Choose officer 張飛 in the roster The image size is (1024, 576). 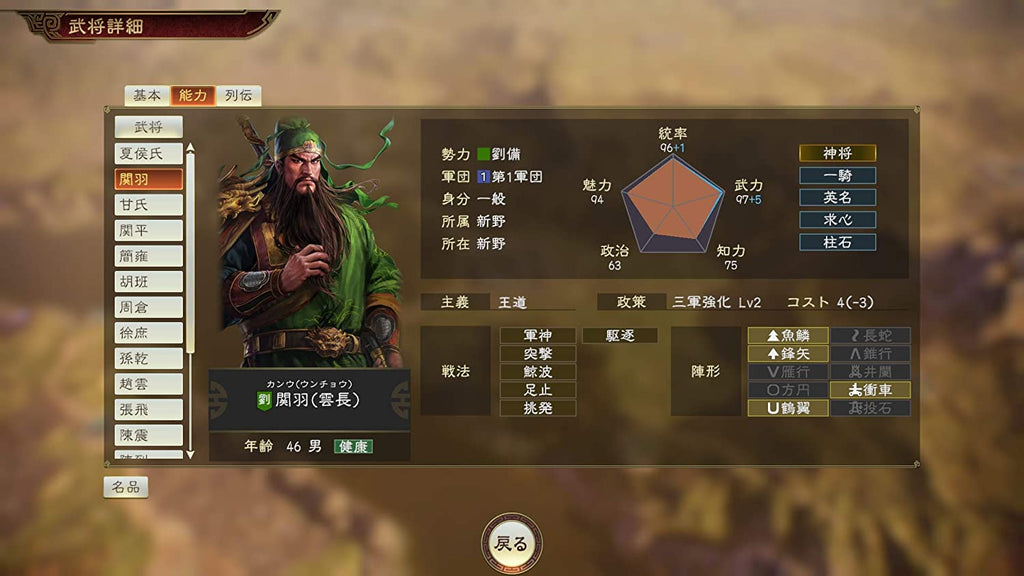point(148,410)
